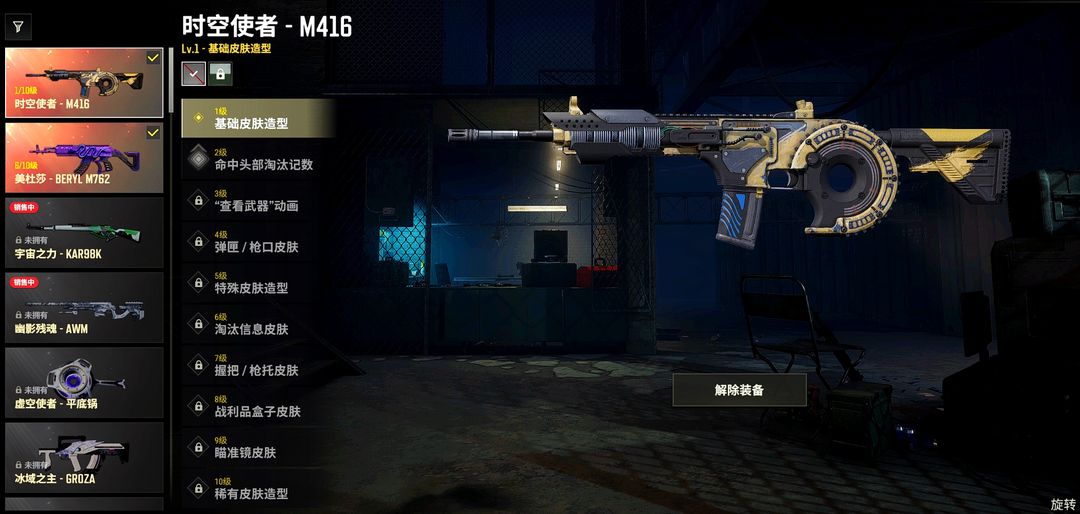Open the skin filter funnel icon
This screenshot has width=1080, height=514.
18,27
